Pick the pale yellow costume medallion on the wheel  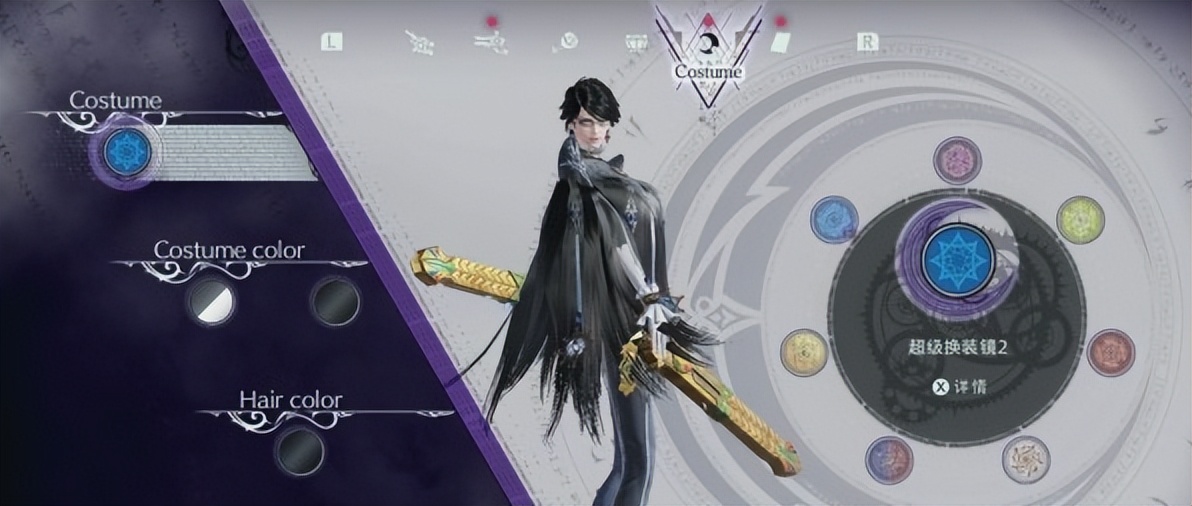803,352
